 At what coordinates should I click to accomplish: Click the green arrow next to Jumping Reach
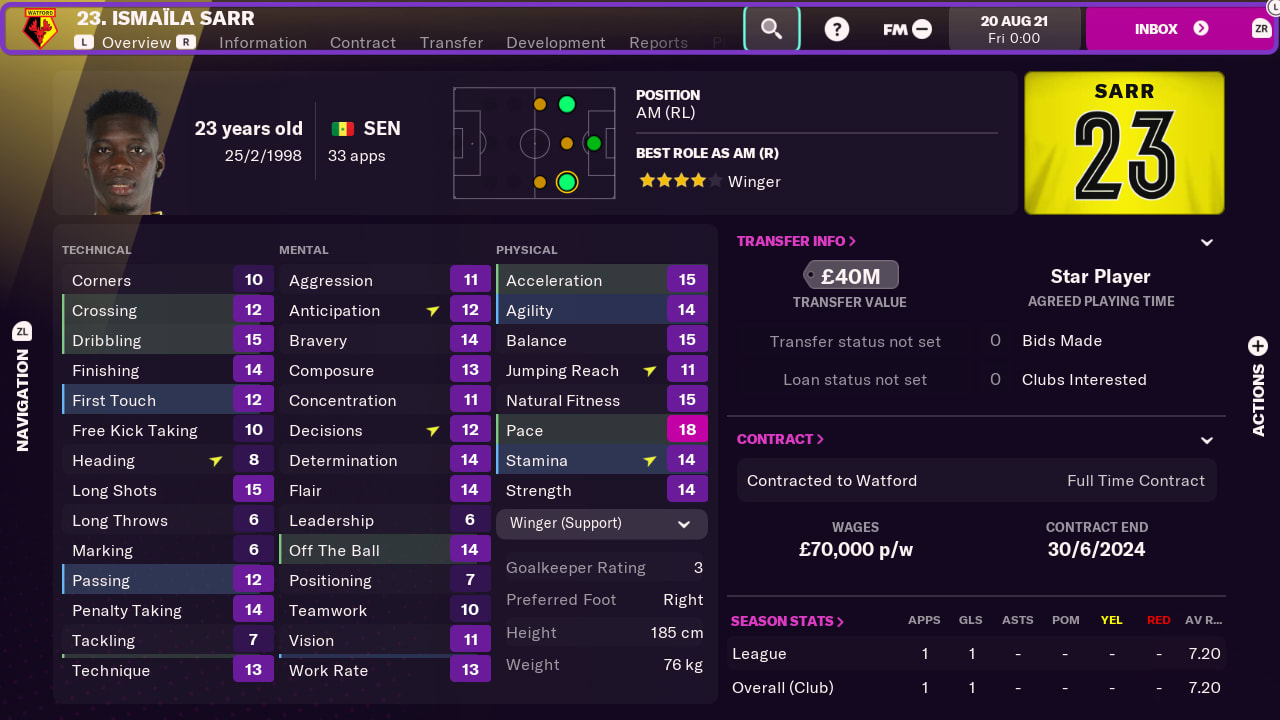[x=650, y=370]
